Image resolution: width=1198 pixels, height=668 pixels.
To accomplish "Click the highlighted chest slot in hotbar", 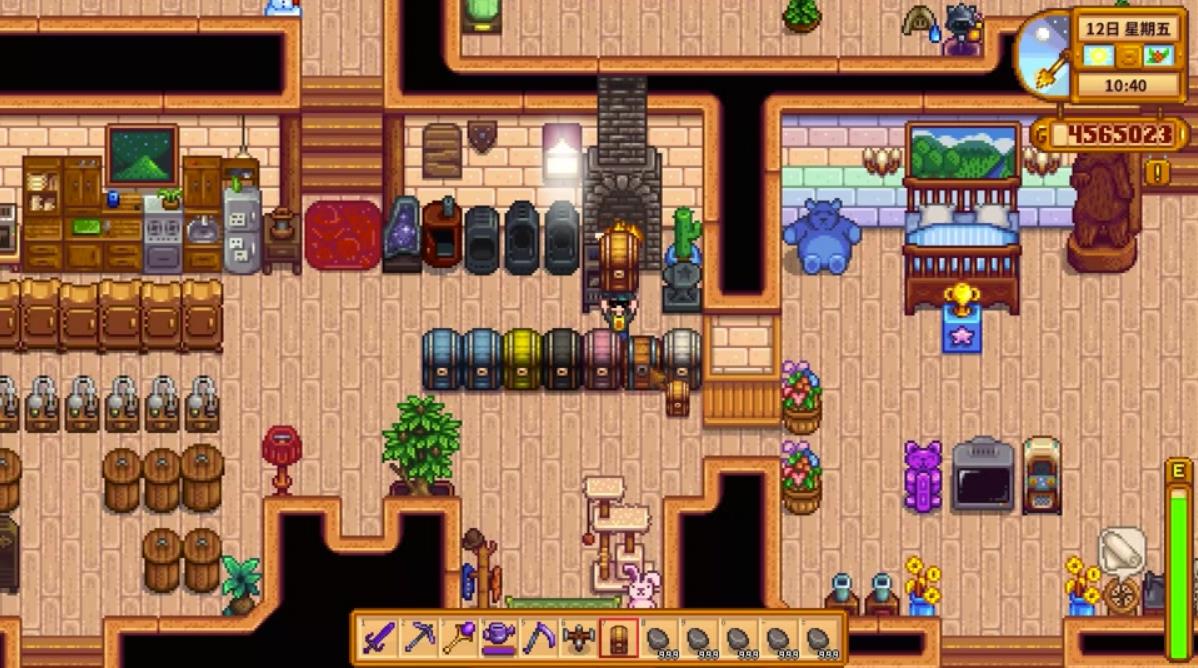I will click(619, 637).
